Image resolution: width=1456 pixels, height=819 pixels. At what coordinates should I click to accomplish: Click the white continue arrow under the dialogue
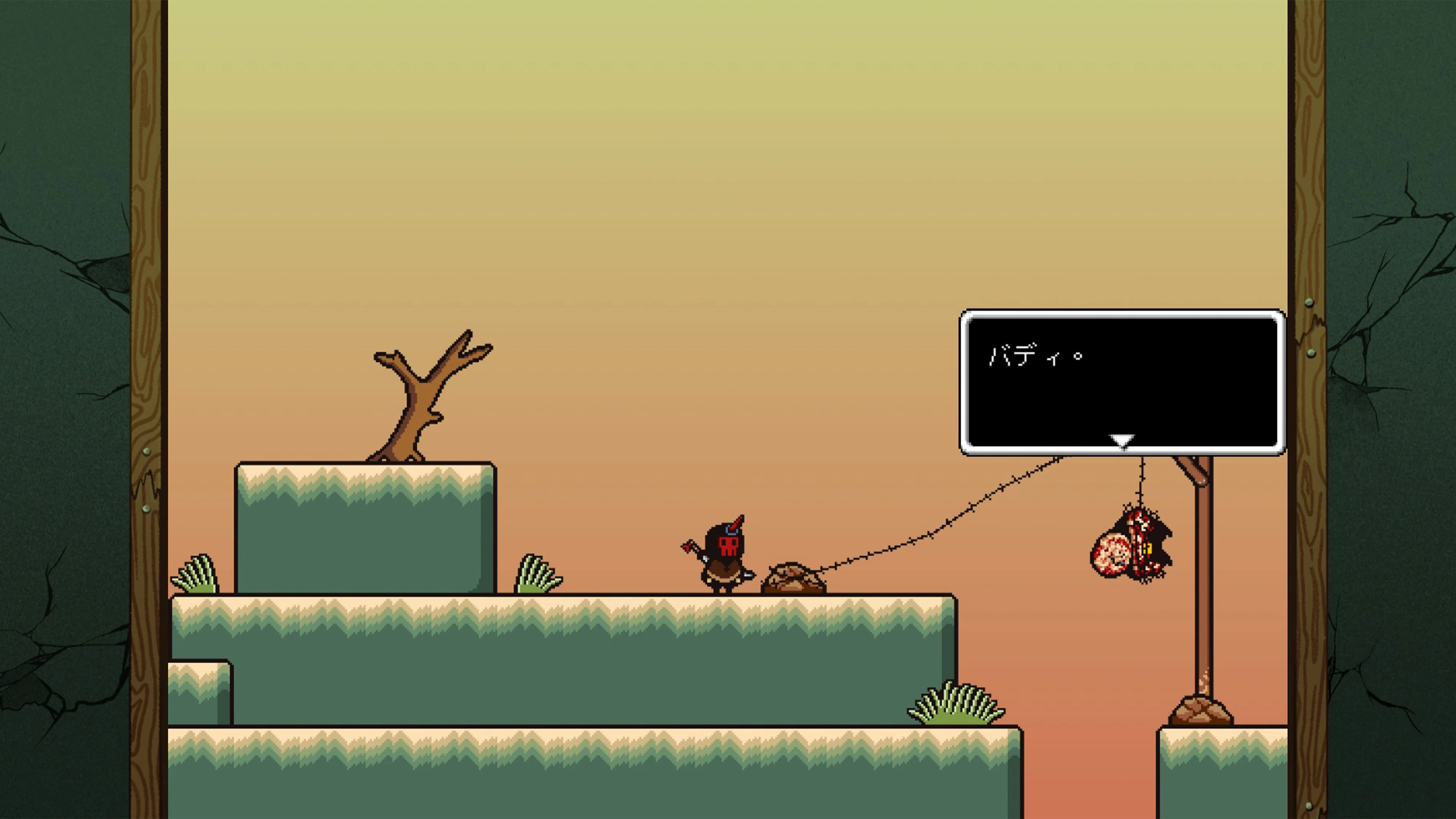point(1122,440)
